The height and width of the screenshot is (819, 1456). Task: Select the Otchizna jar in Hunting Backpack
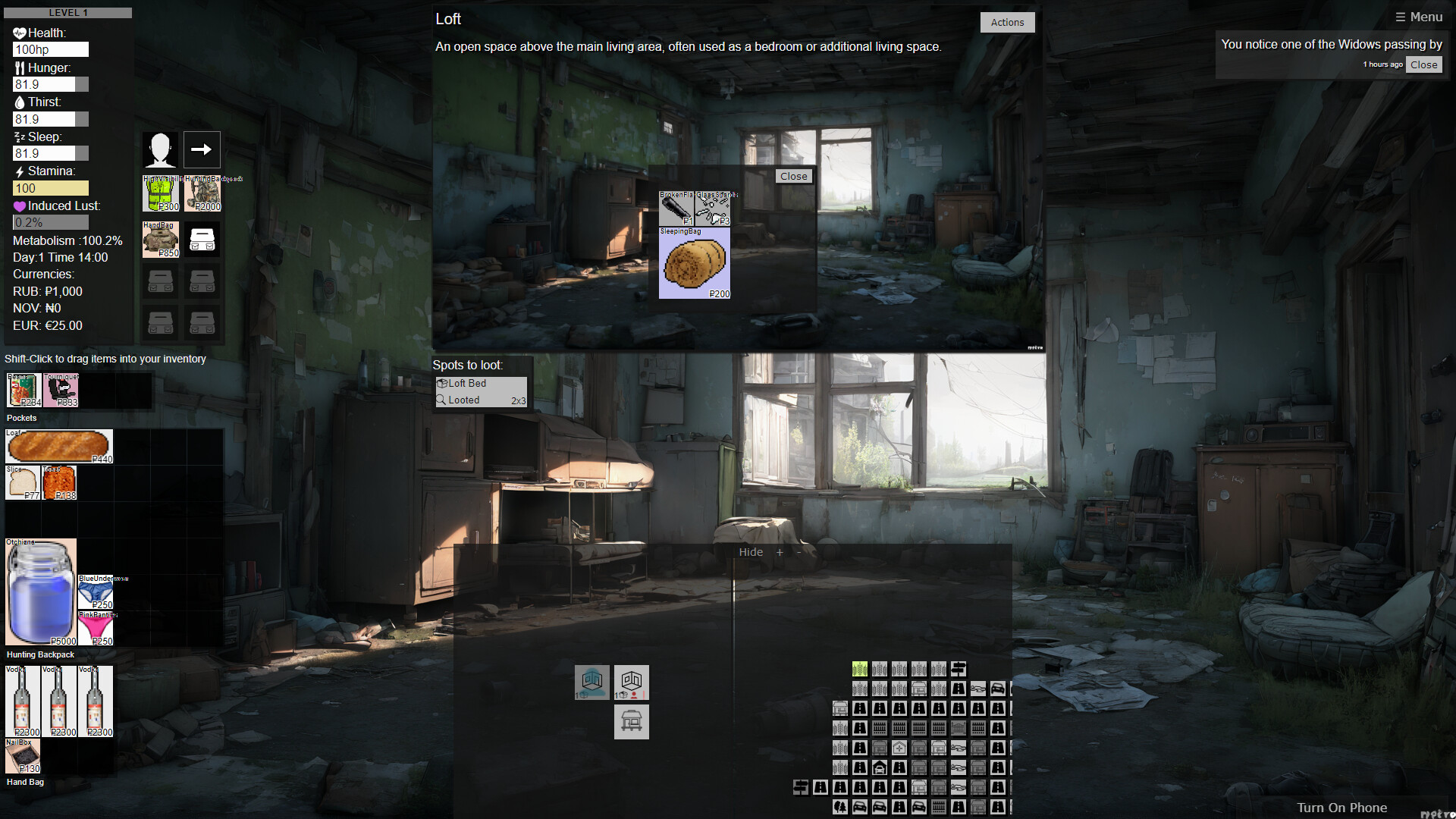[x=40, y=591]
